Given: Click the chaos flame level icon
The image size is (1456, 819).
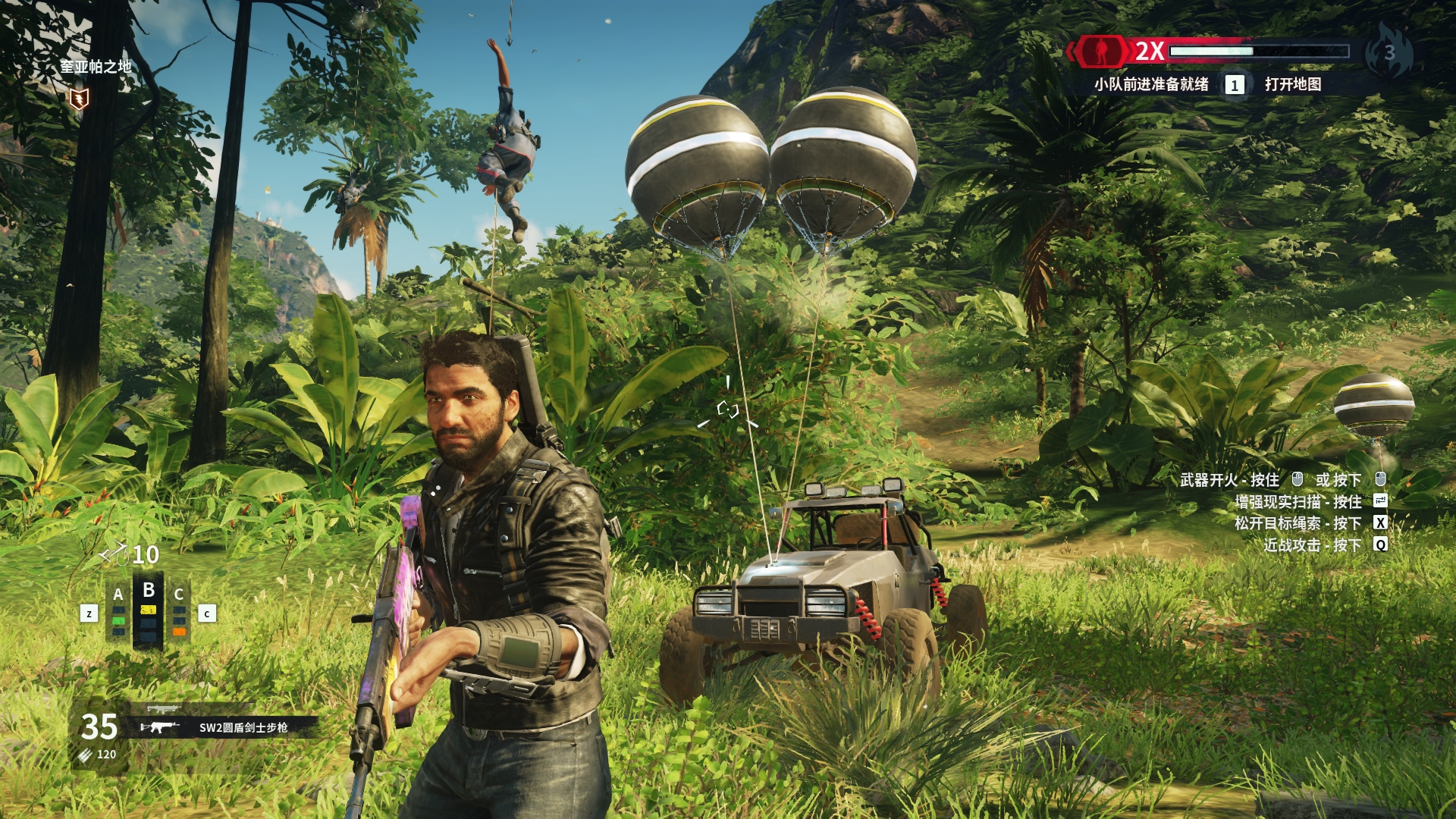Looking at the screenshot, I should coord(1389,50).
